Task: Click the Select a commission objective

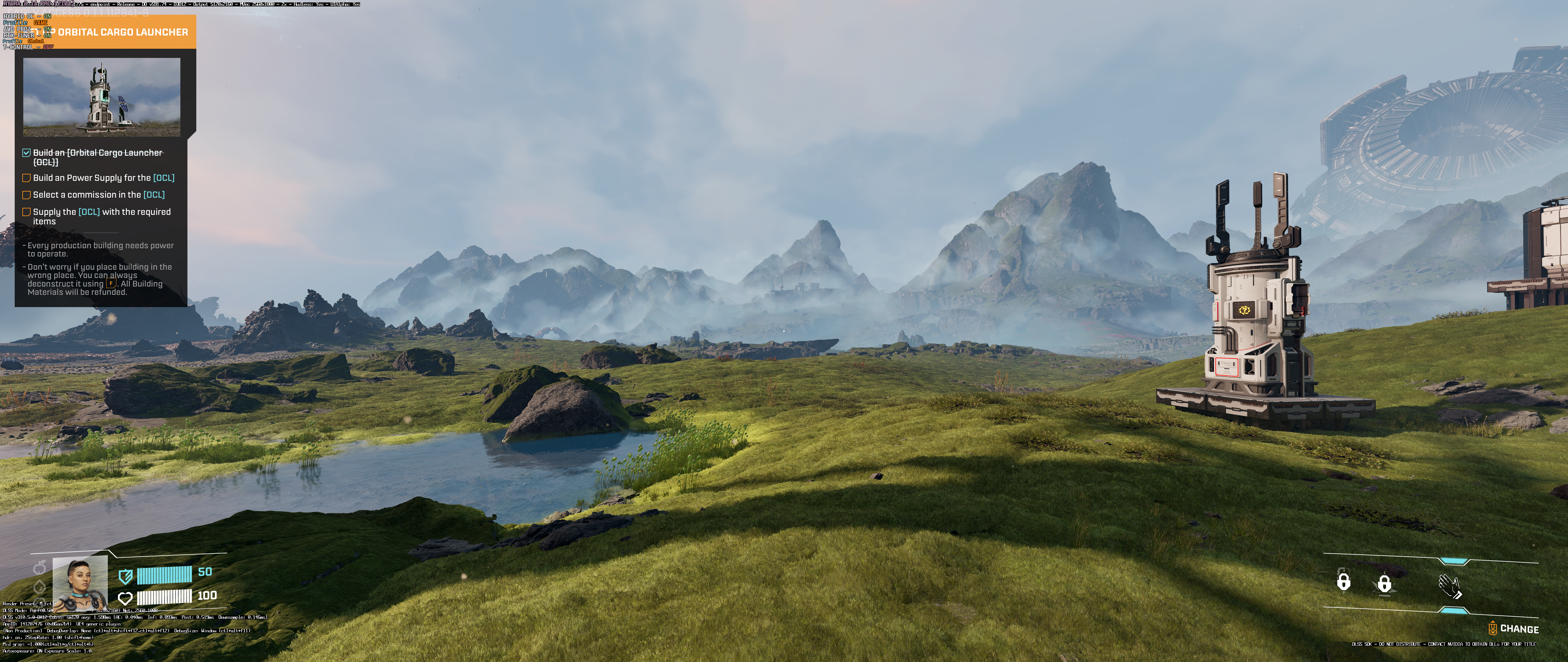Action: click(x=99, y=195)
